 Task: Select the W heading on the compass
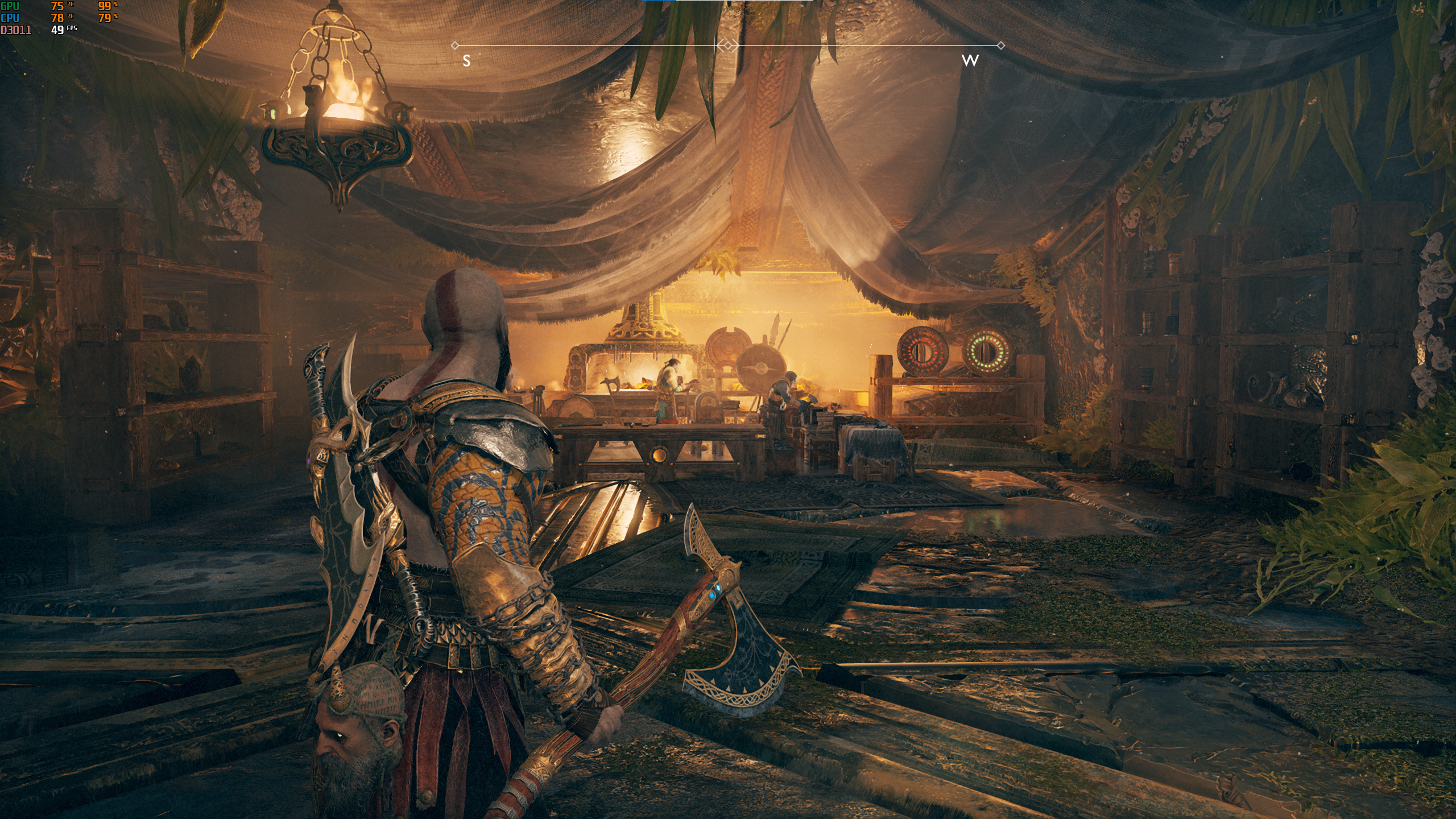(x=970, y=61)
